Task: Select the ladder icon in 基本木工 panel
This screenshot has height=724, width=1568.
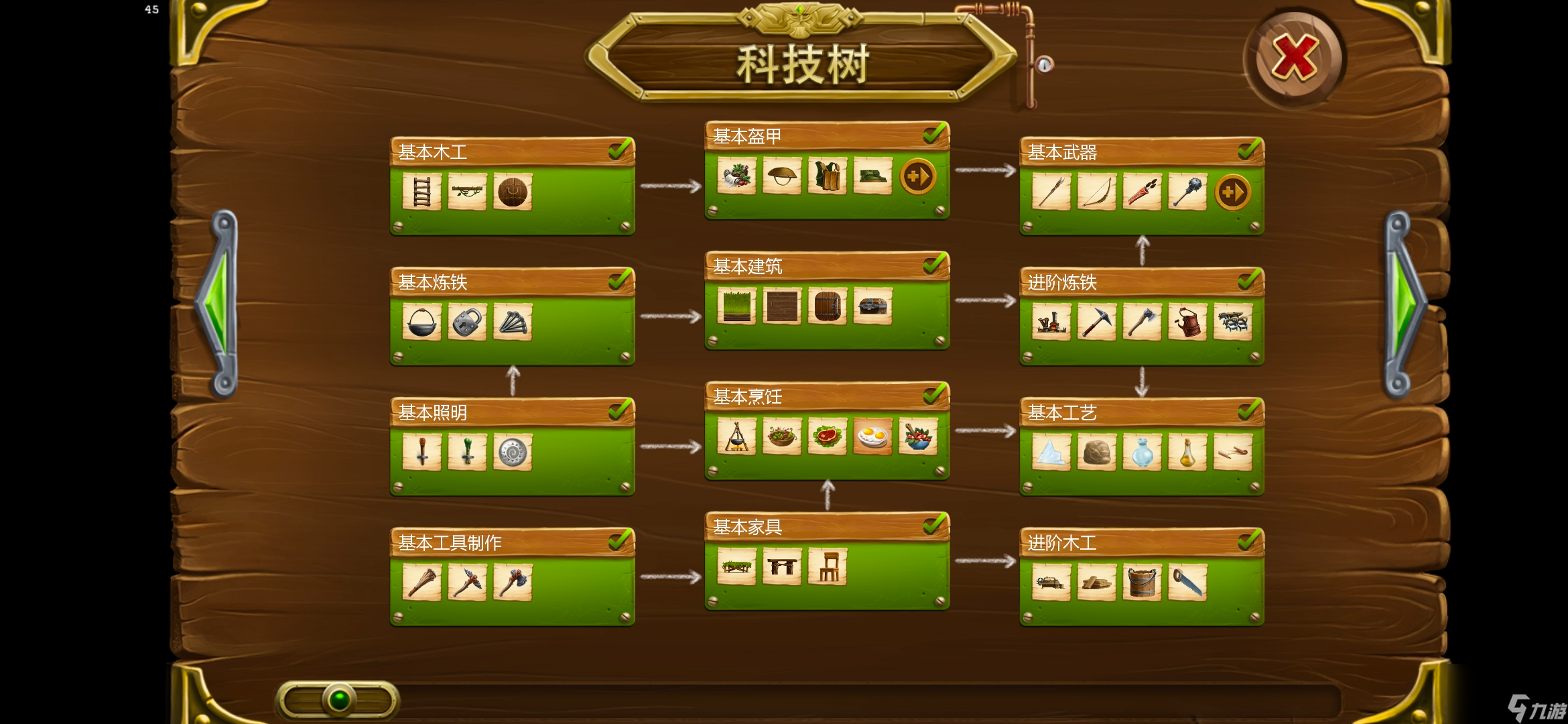Action: tap(421, 190)
